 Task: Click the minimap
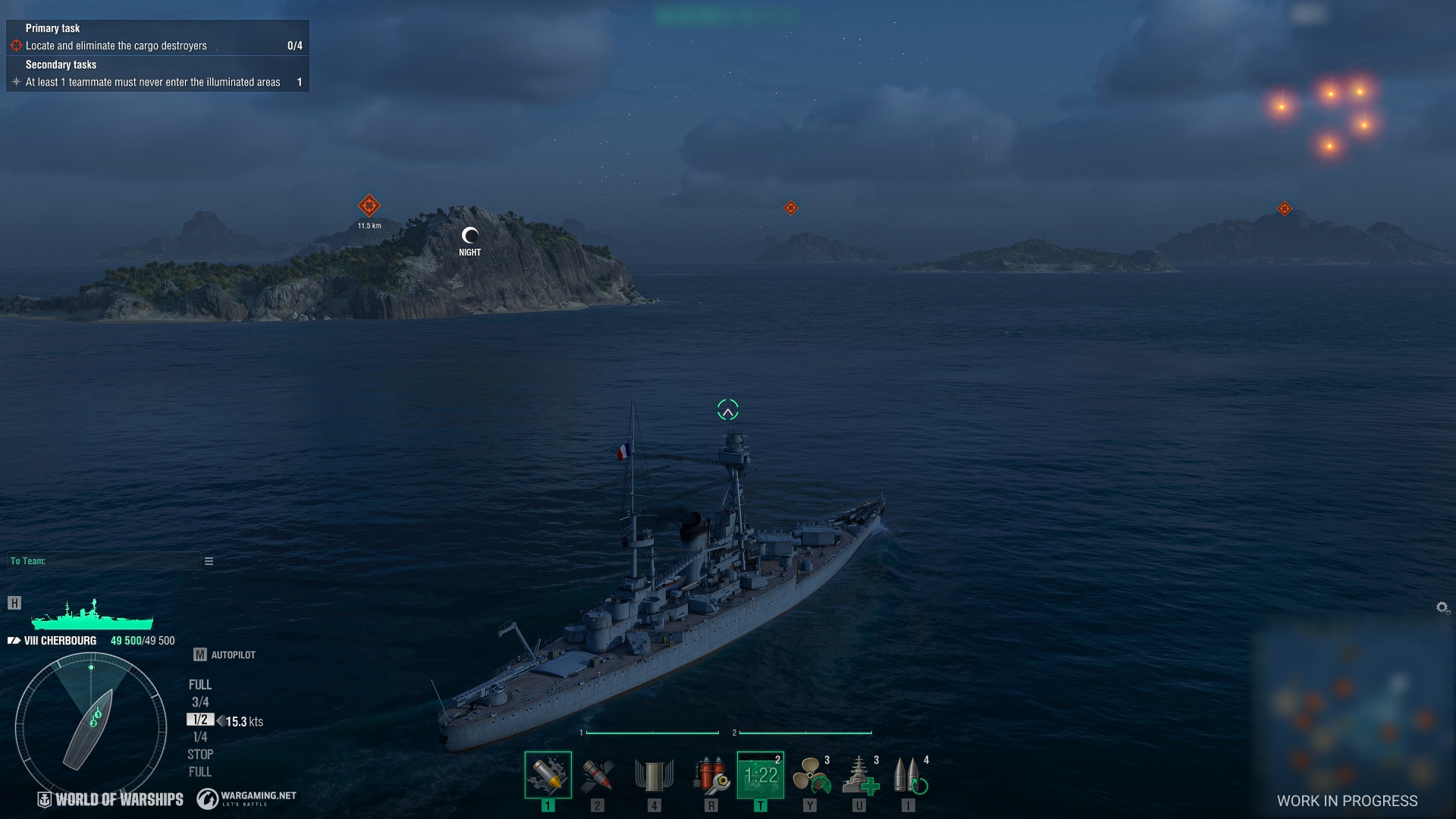1354,713
